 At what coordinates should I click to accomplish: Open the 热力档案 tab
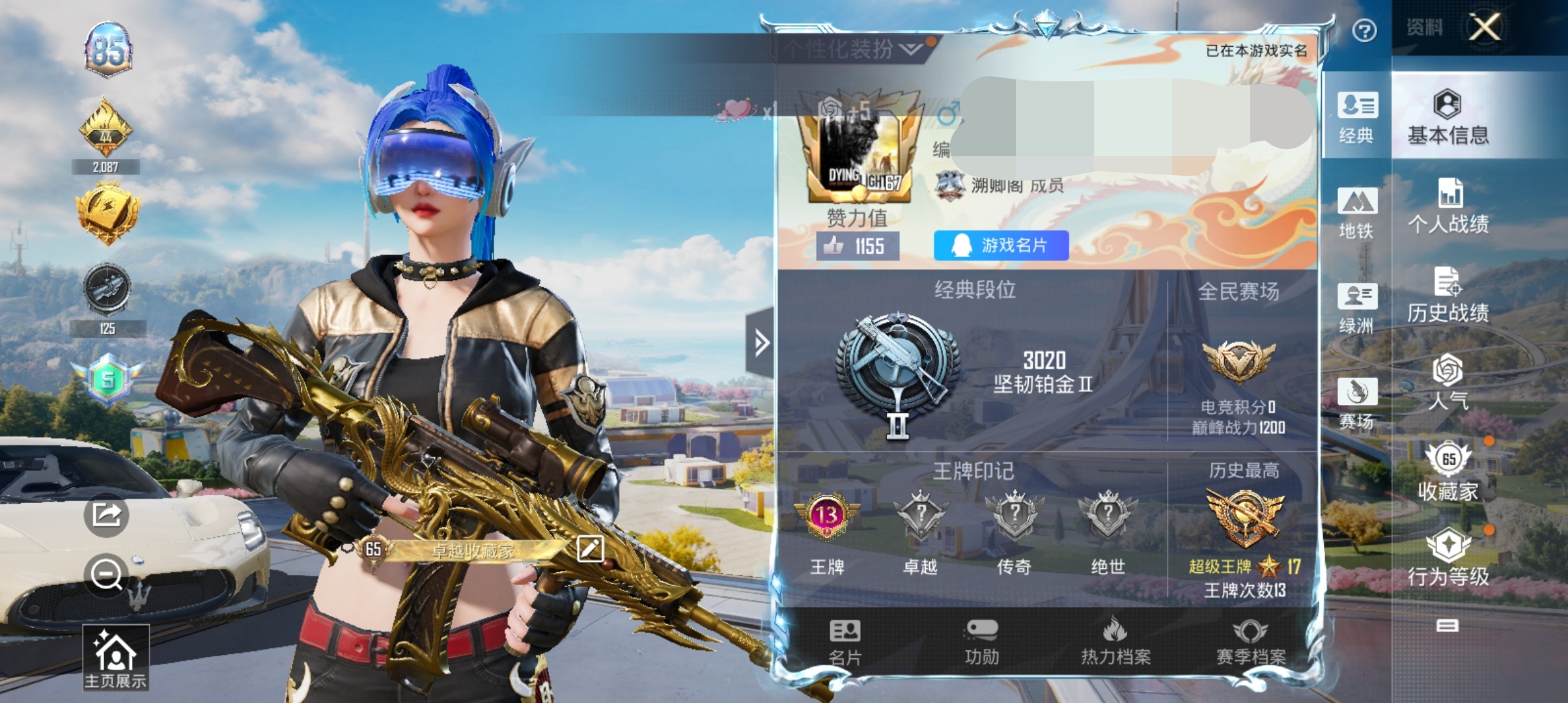click(1115, 642)
